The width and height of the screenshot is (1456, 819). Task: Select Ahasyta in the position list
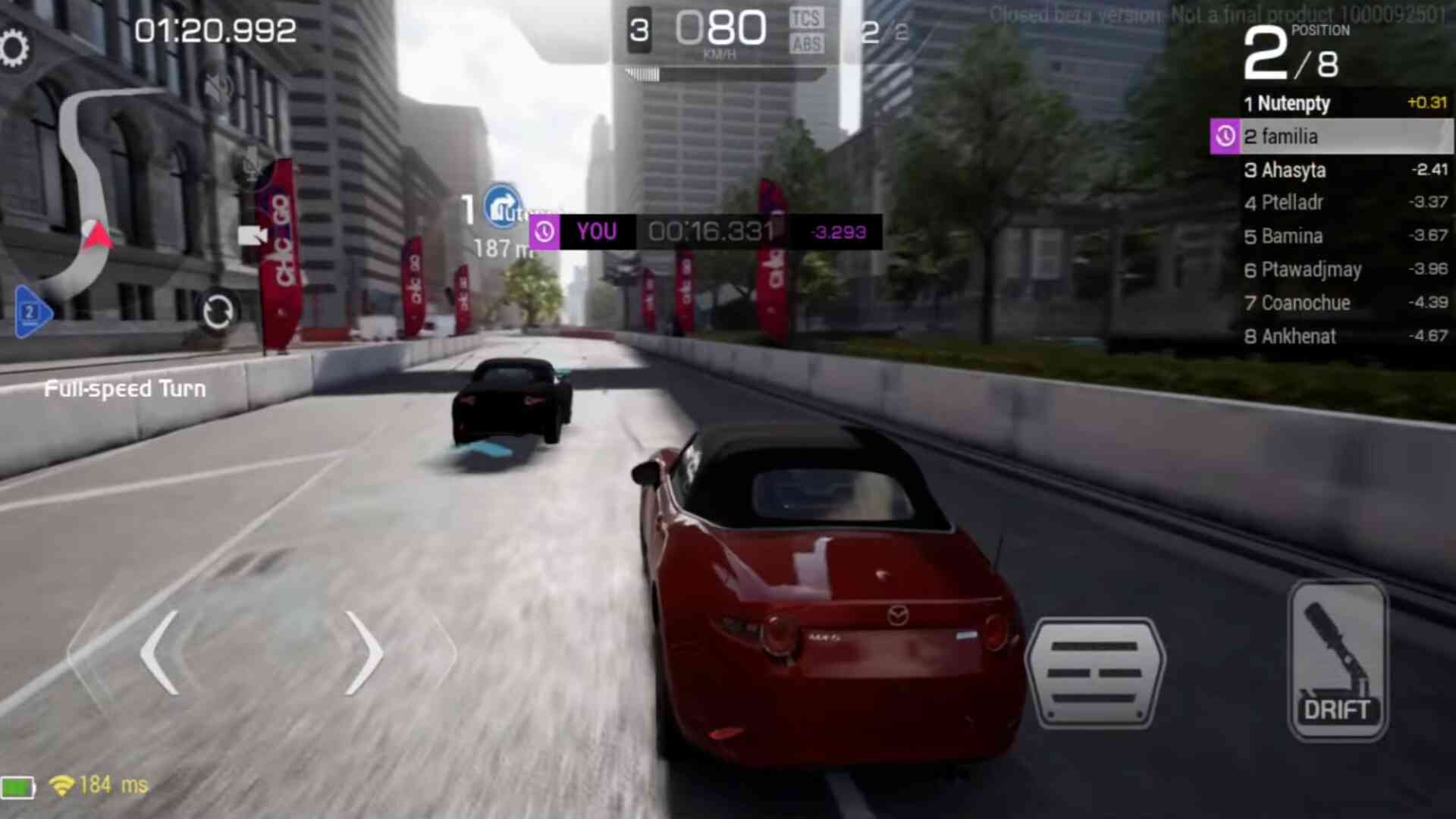(x=1293, y=170)
